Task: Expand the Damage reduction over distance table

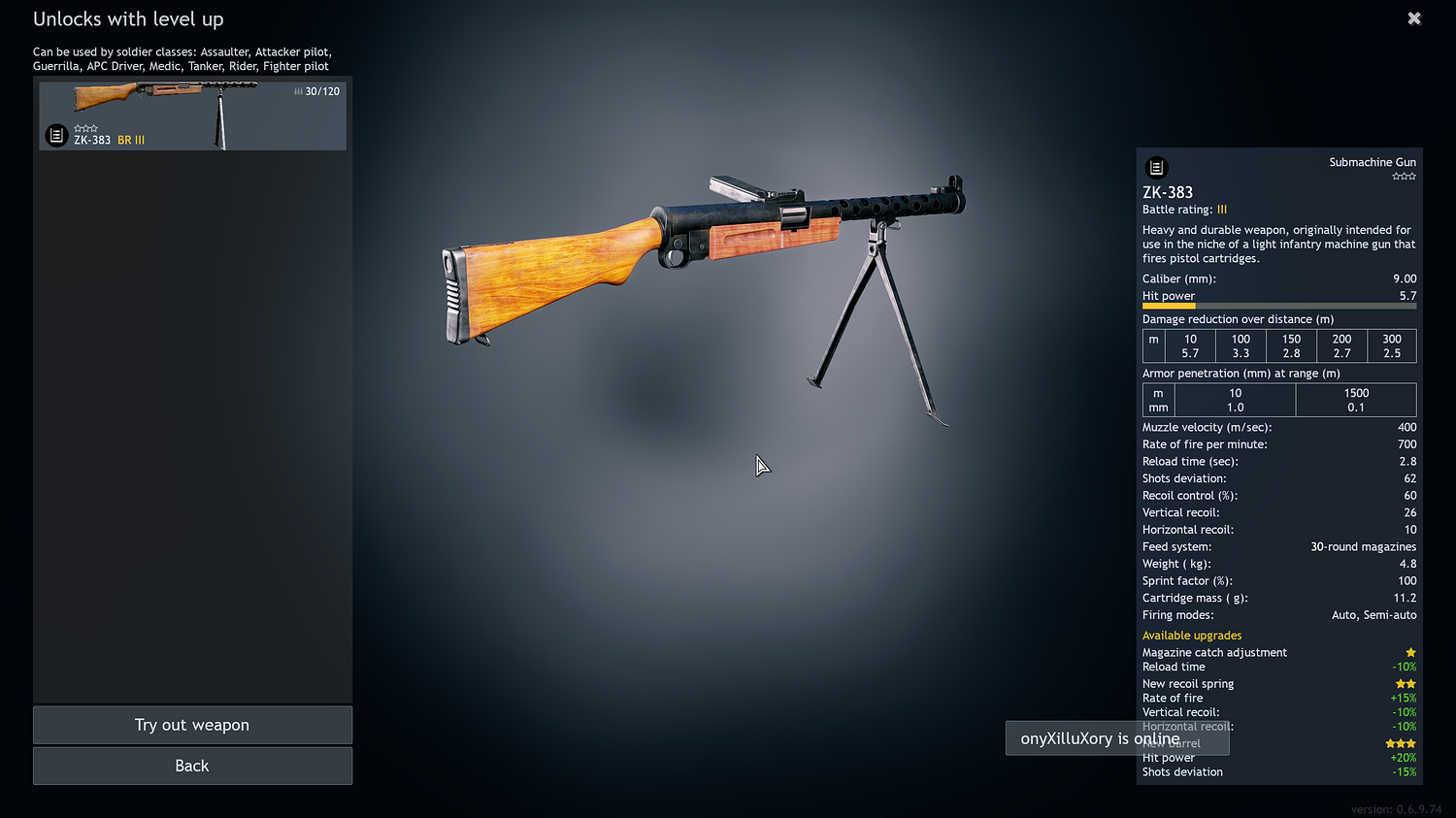Action: pos(1237,318)
